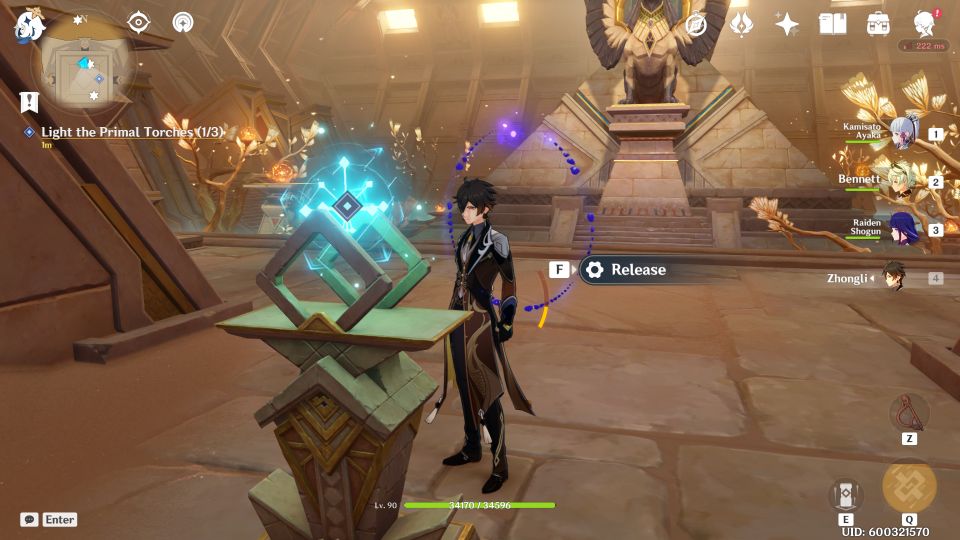
Task: Unleash Zhongli's golden Elemental Burst
Action: [909, 487]
